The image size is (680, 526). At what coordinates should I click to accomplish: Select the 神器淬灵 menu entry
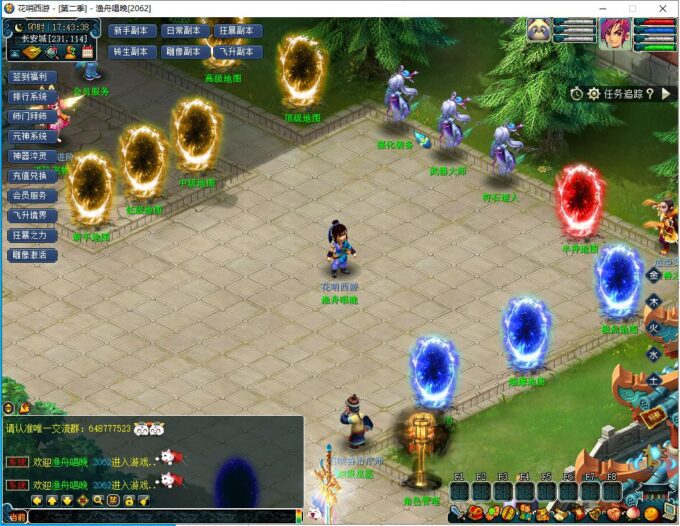point(32,156)
